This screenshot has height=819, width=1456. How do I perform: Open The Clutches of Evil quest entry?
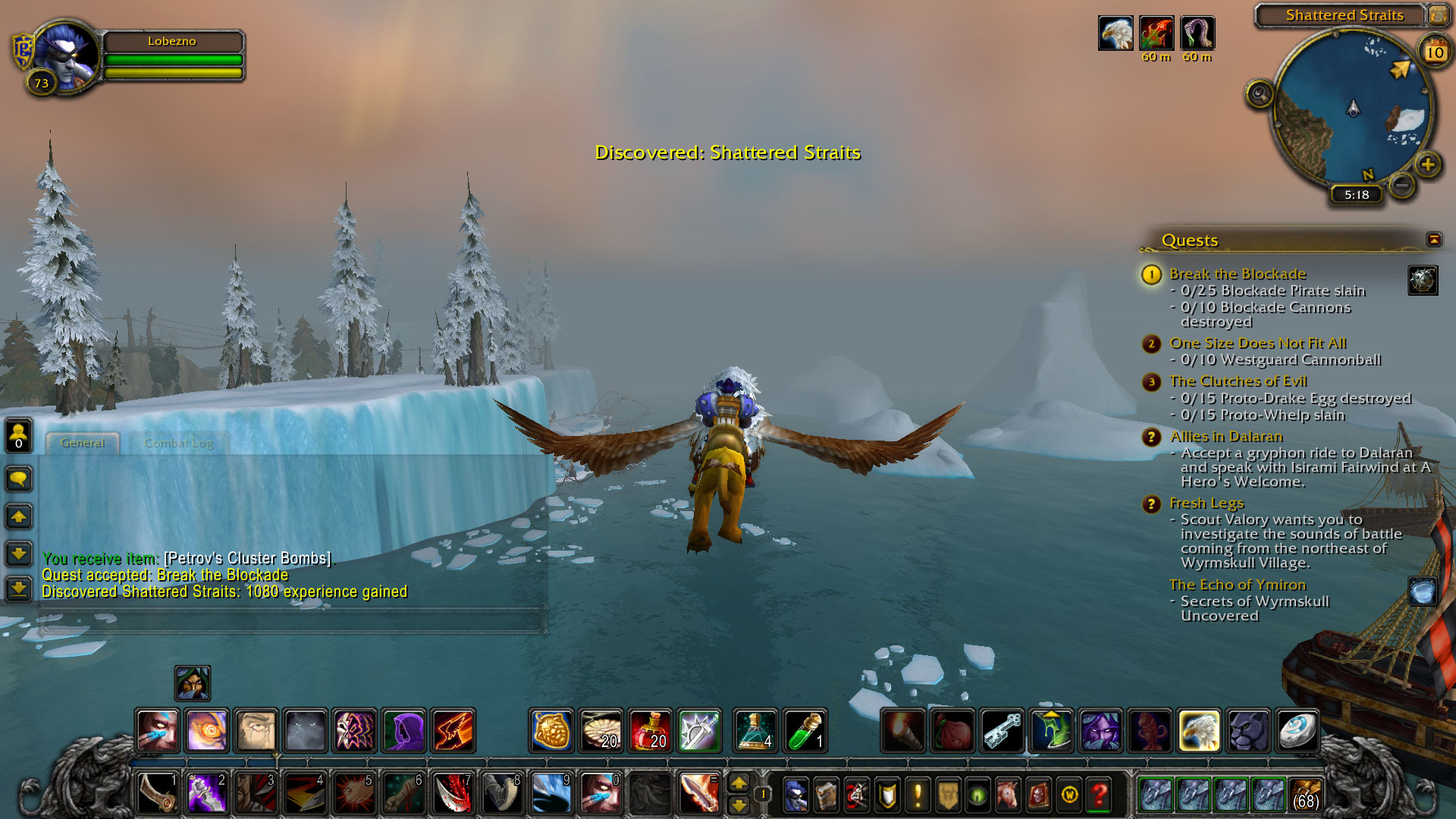tap(1238, 381)
